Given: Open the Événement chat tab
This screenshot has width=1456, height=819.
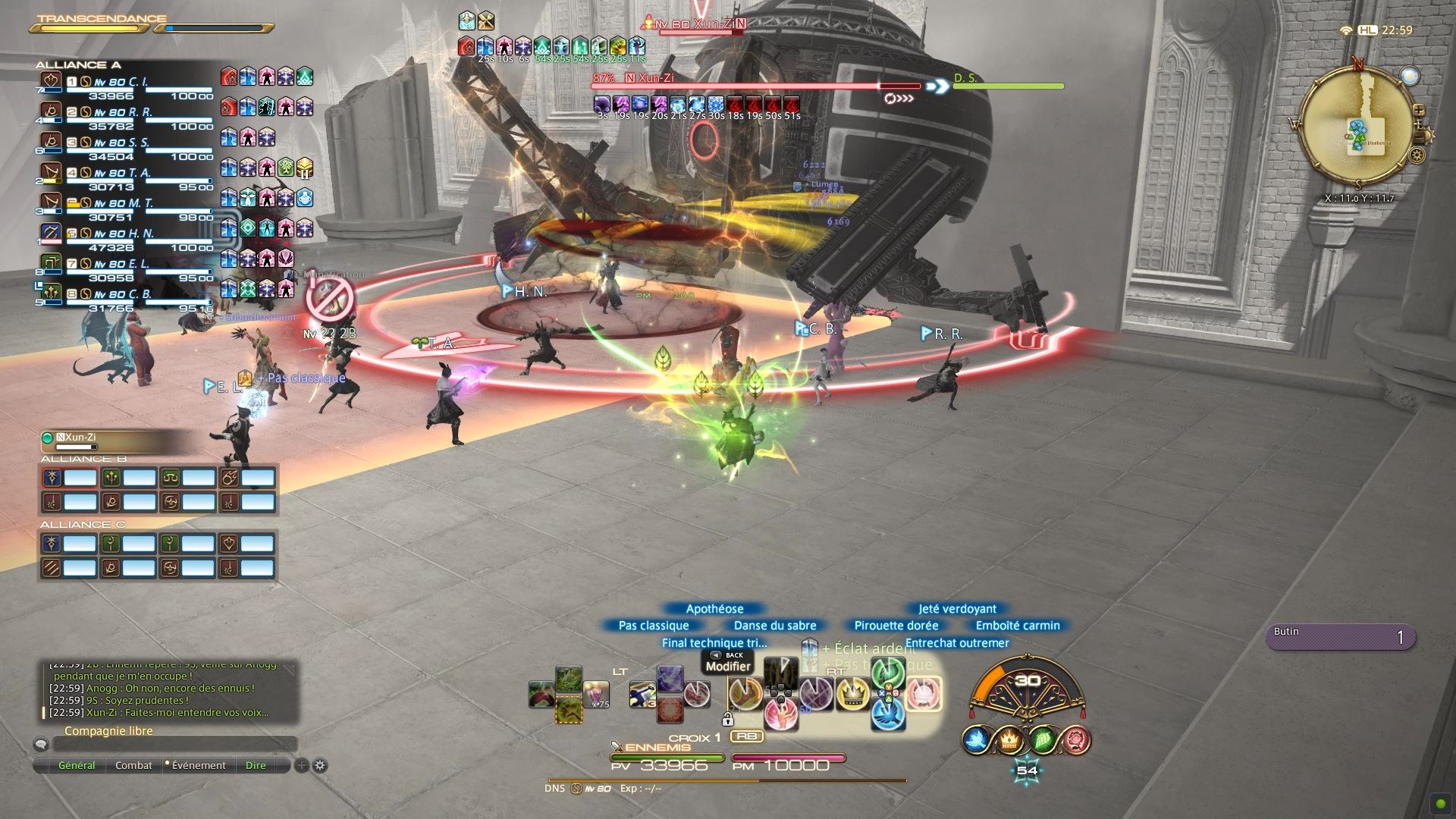Looking at the screenshot, I should [x=198, y=766].
